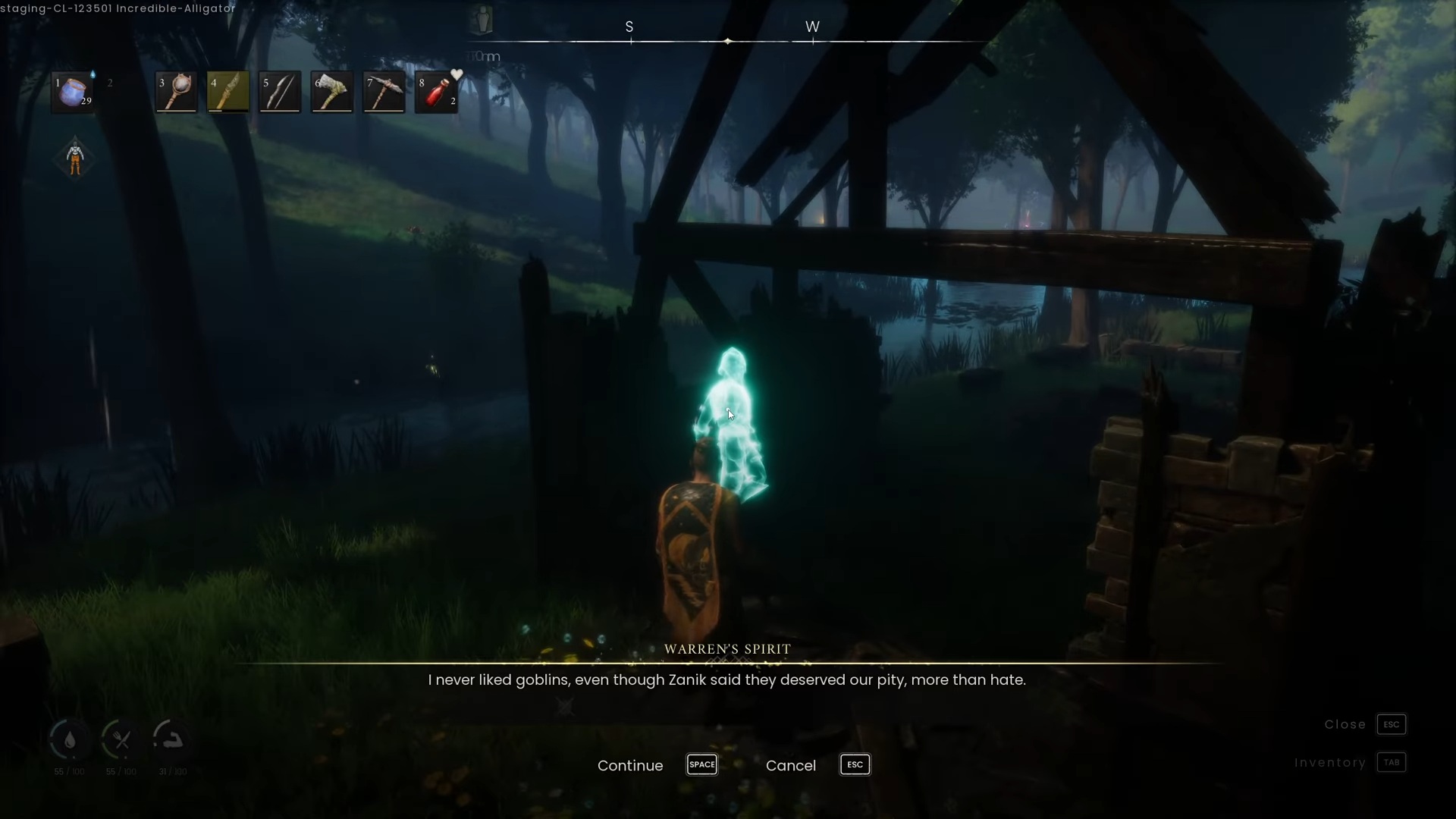Image resolution: width=1456 pixels, height=819 pixels.
Task: Click the dialogue continue marker below the text
Action: [566, 706]
